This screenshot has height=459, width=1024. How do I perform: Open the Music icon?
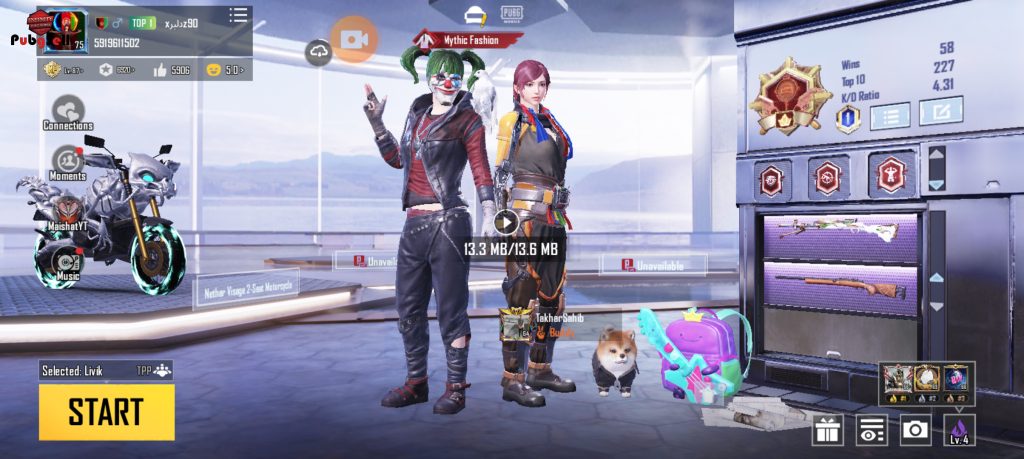click(x=68, y=262)
